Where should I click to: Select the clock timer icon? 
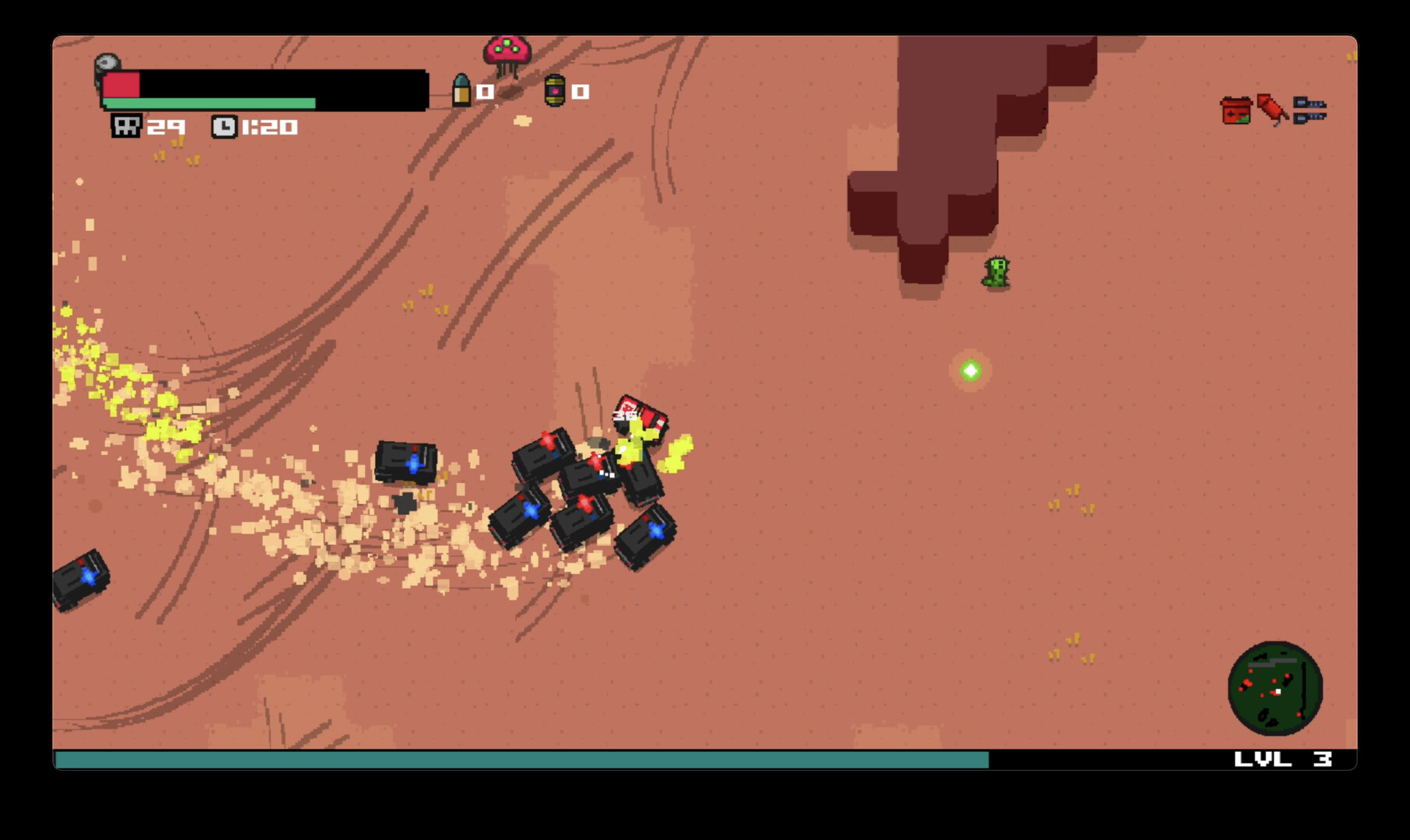(x=225, y=125)
